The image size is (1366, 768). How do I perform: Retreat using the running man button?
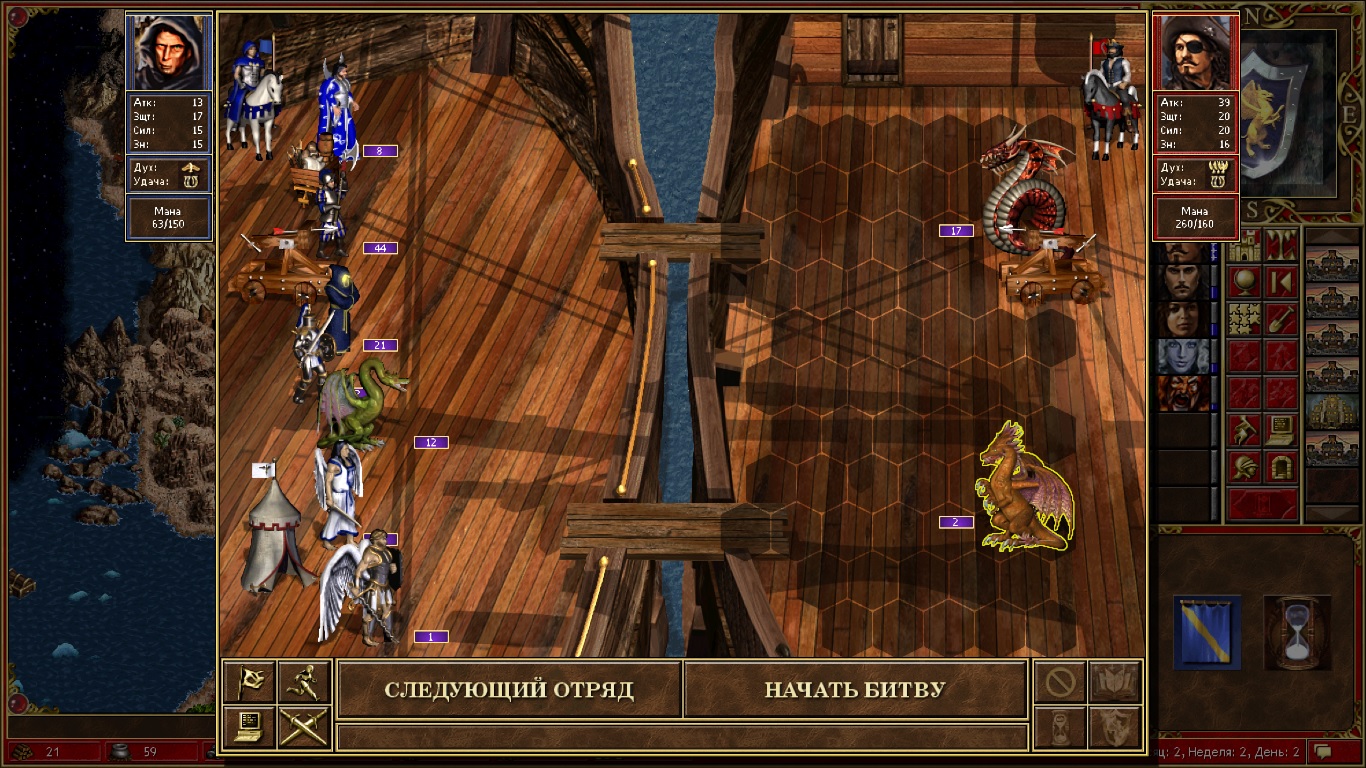pyautogui.click(x=304, y=682)
